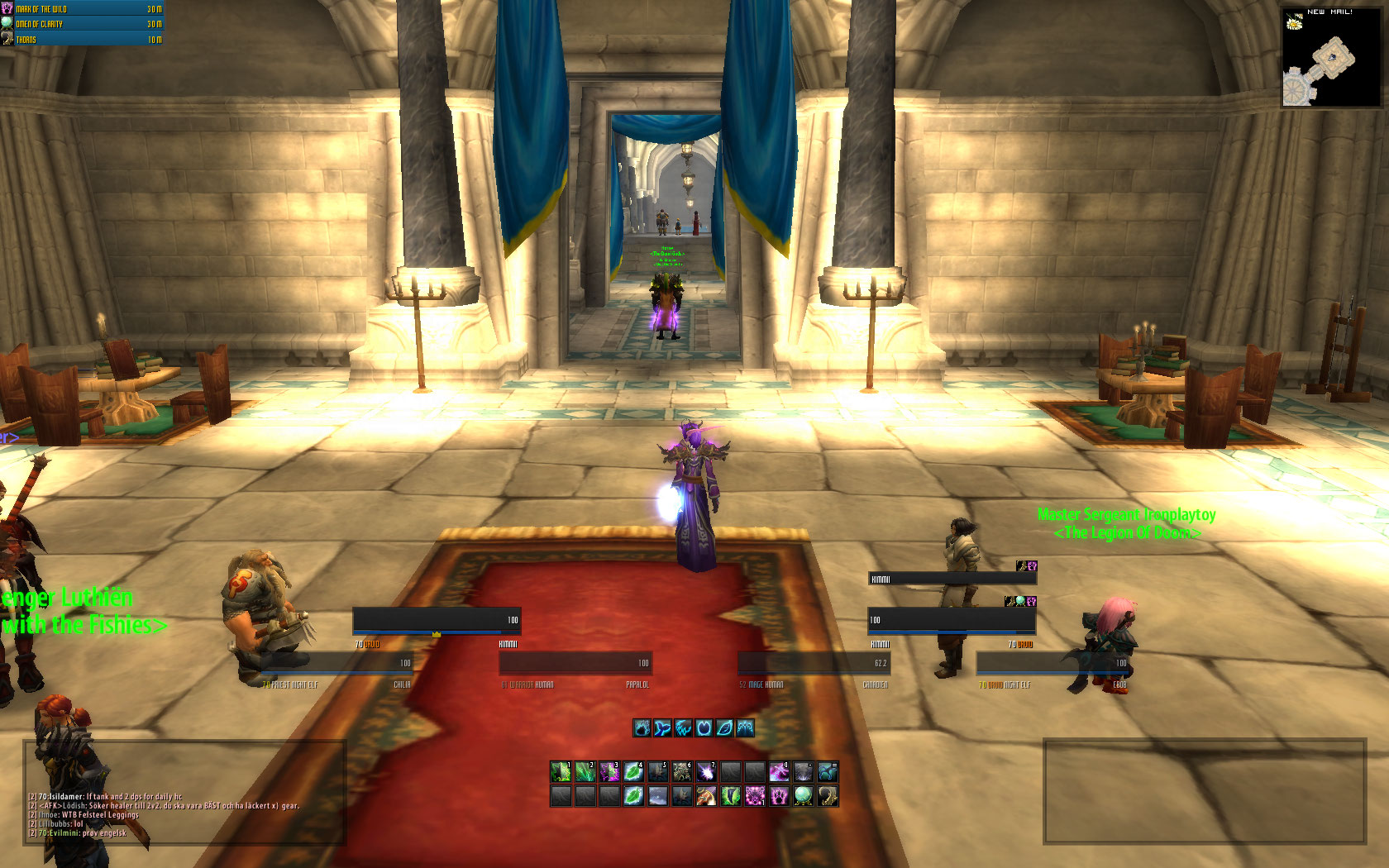Activate the leaf-shaped stance icon
This screenshot has height=868, width=1389.
pyautogui.click(x=724, y=727)
